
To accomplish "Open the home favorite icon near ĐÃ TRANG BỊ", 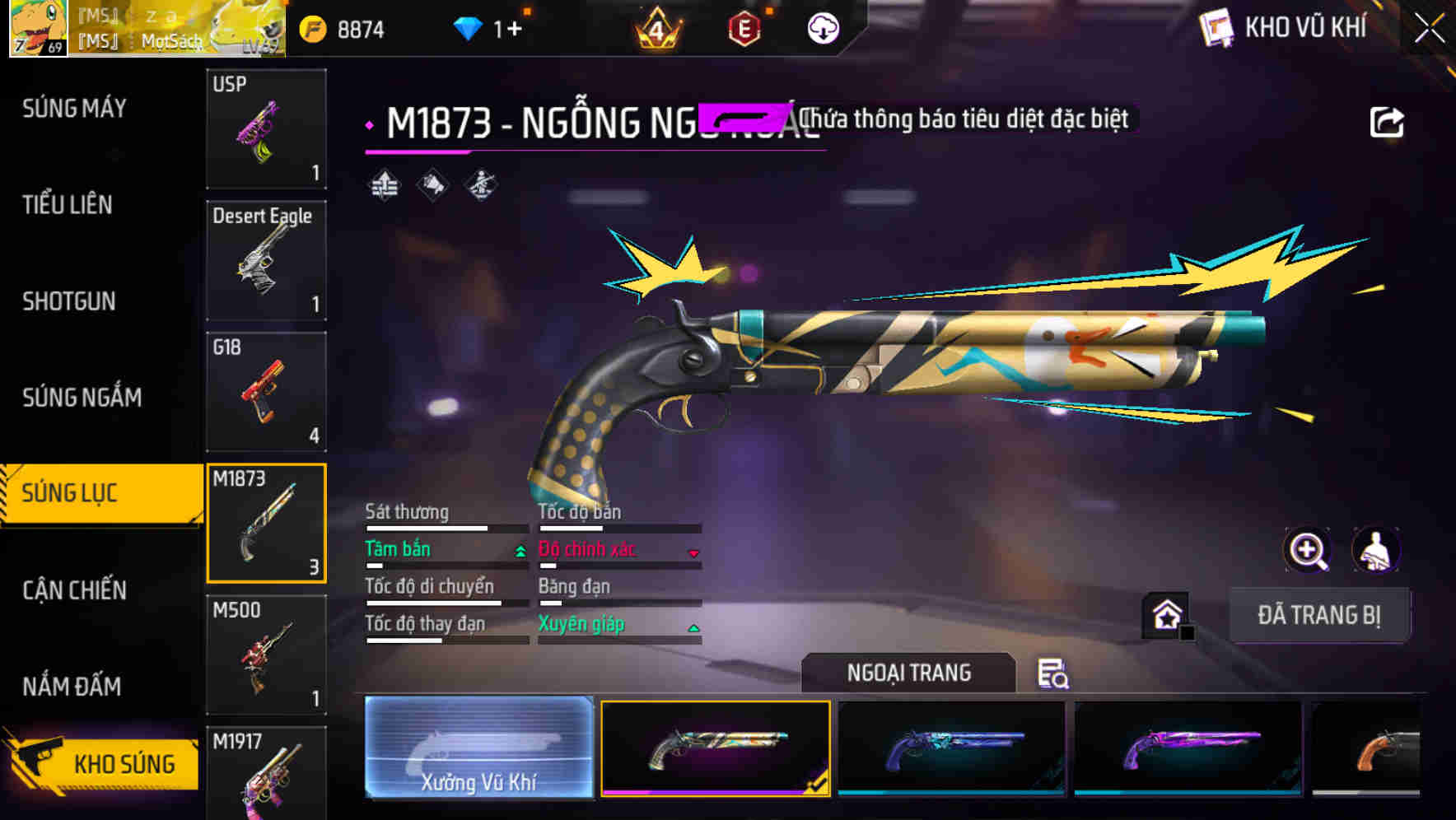I will coord(1164,615).
